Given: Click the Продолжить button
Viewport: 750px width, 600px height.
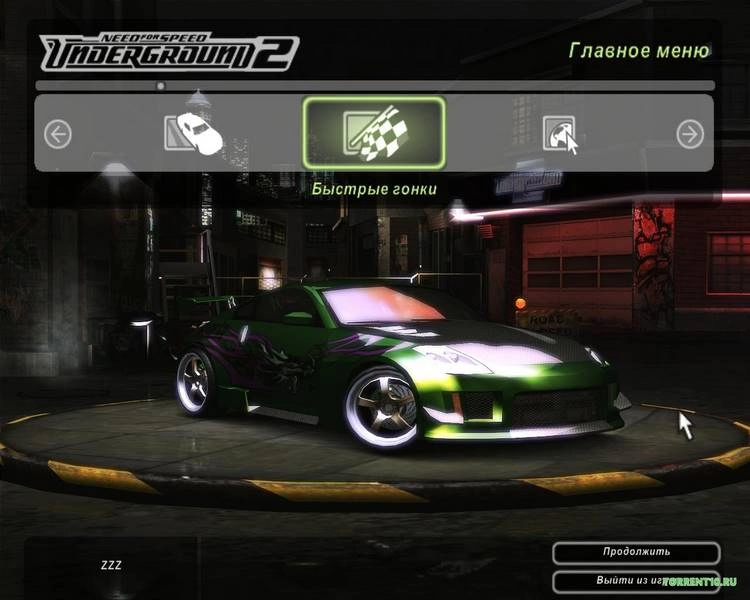Looking at the screenshot, I should (636, 552).
